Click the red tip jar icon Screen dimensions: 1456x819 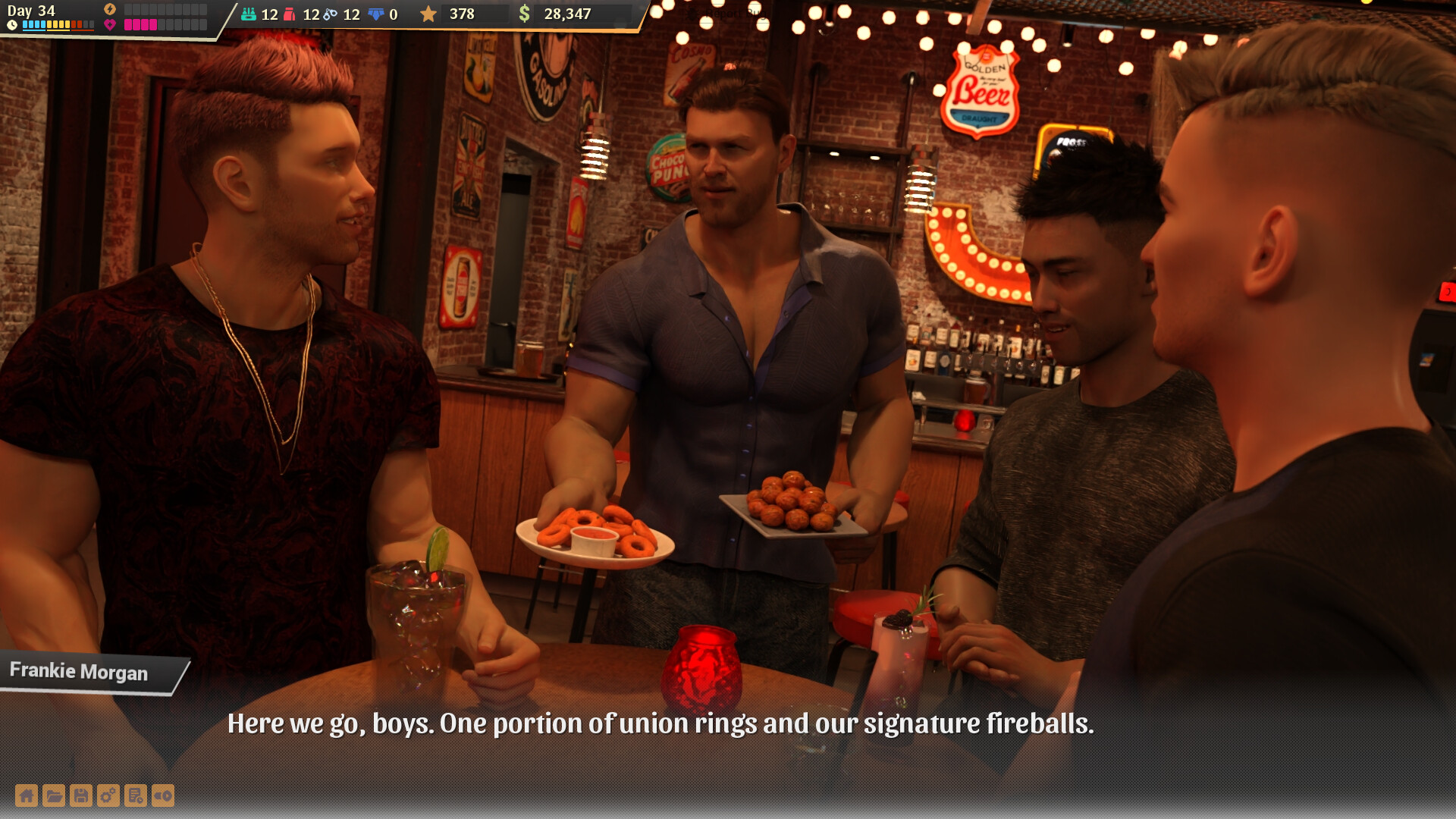(289, 15)
